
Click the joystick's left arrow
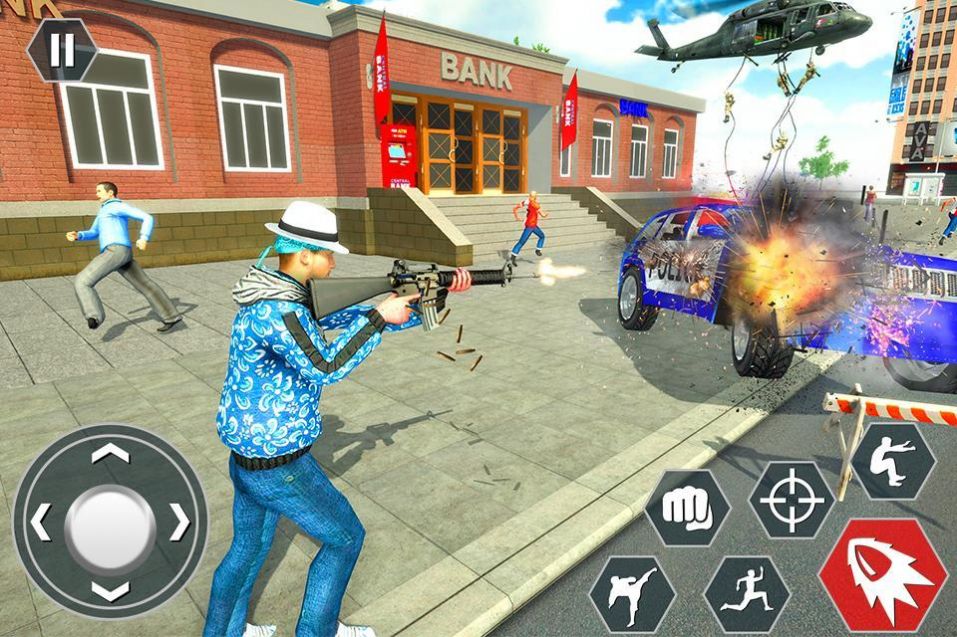point(41,522)
